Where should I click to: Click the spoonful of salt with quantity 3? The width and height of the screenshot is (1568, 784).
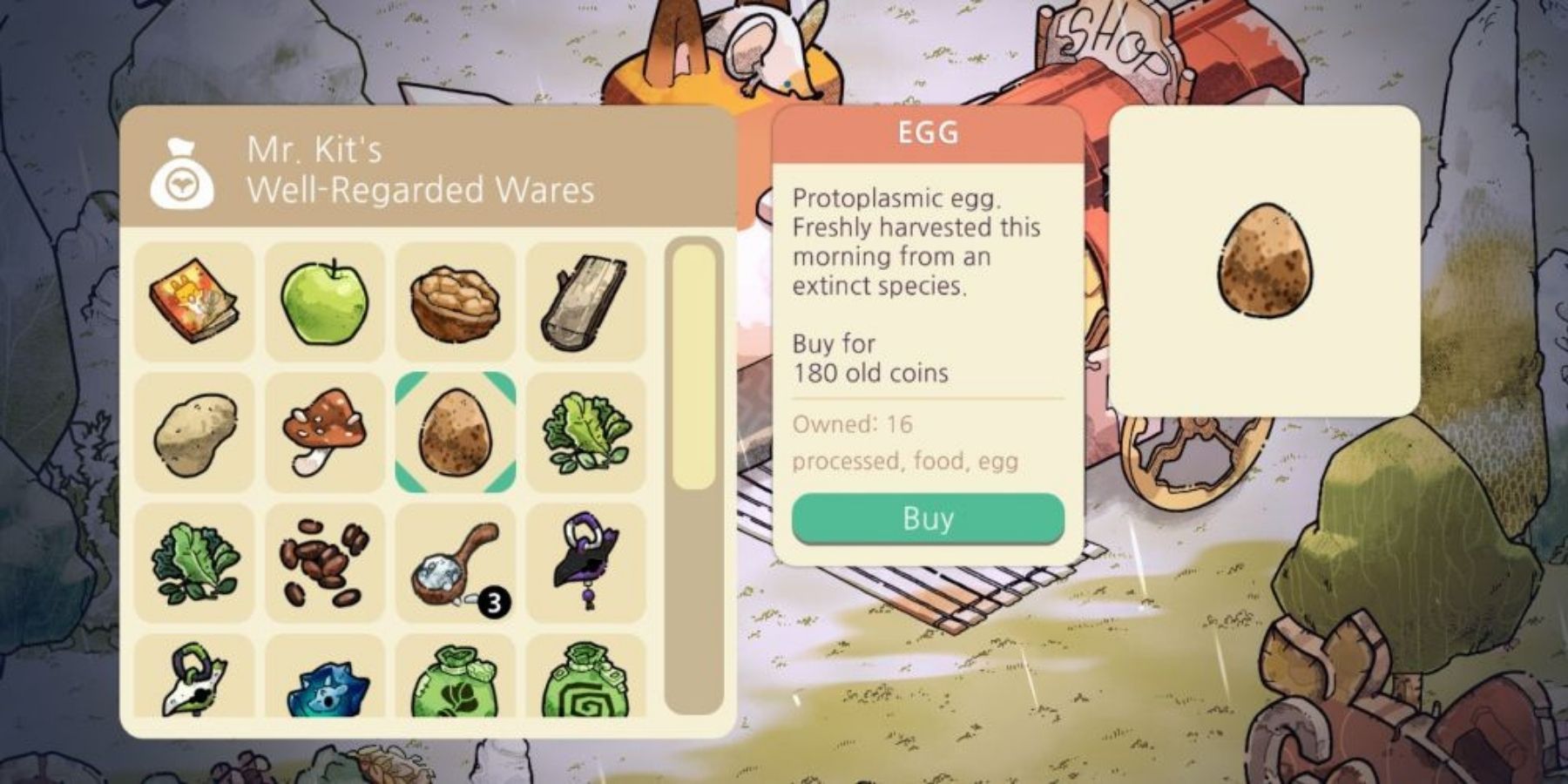pos(457,562)
